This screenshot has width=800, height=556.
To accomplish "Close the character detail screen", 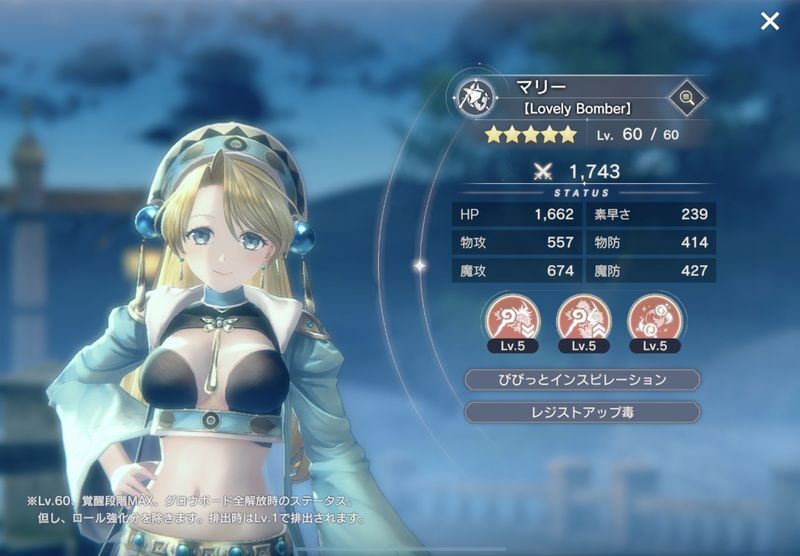I will (769, 21).
